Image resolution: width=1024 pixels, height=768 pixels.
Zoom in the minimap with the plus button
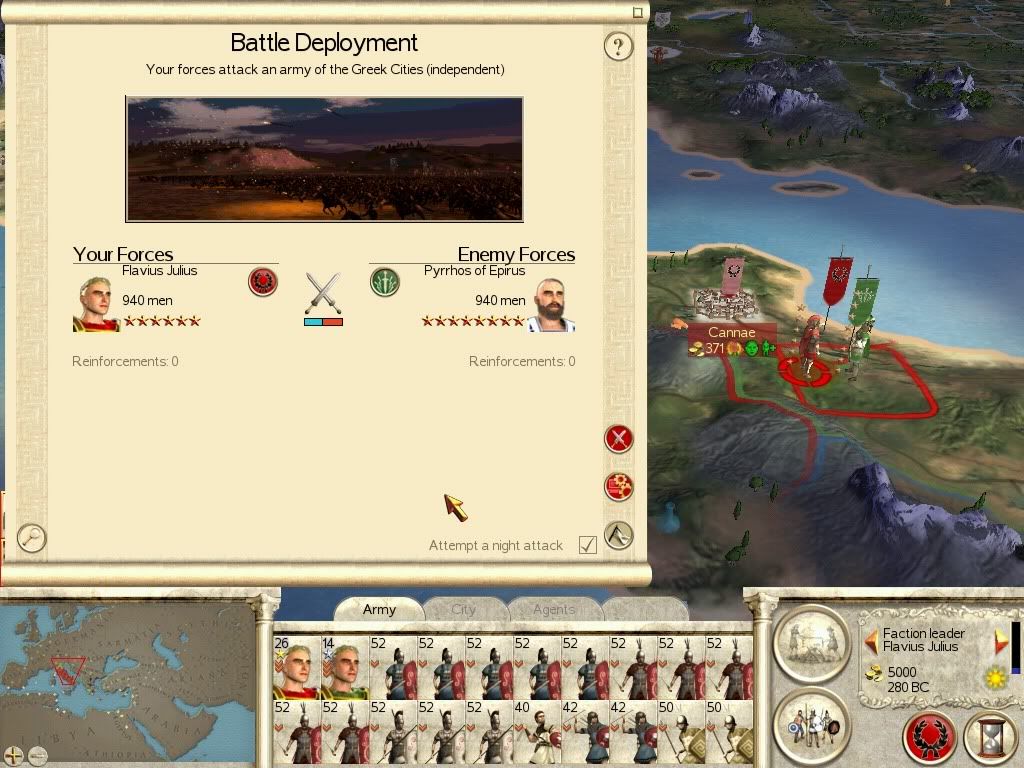click(13, 755)
